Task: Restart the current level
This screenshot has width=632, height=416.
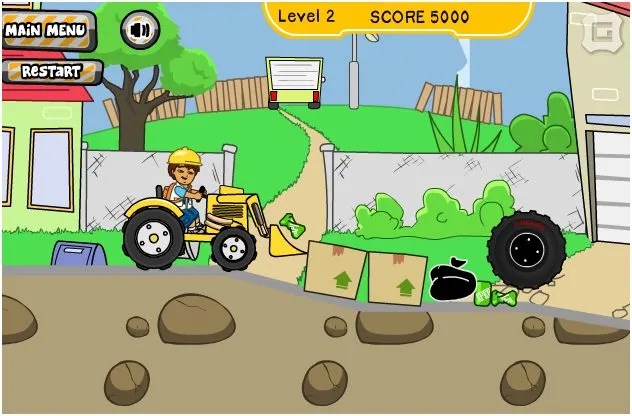Action: point(51,72)
